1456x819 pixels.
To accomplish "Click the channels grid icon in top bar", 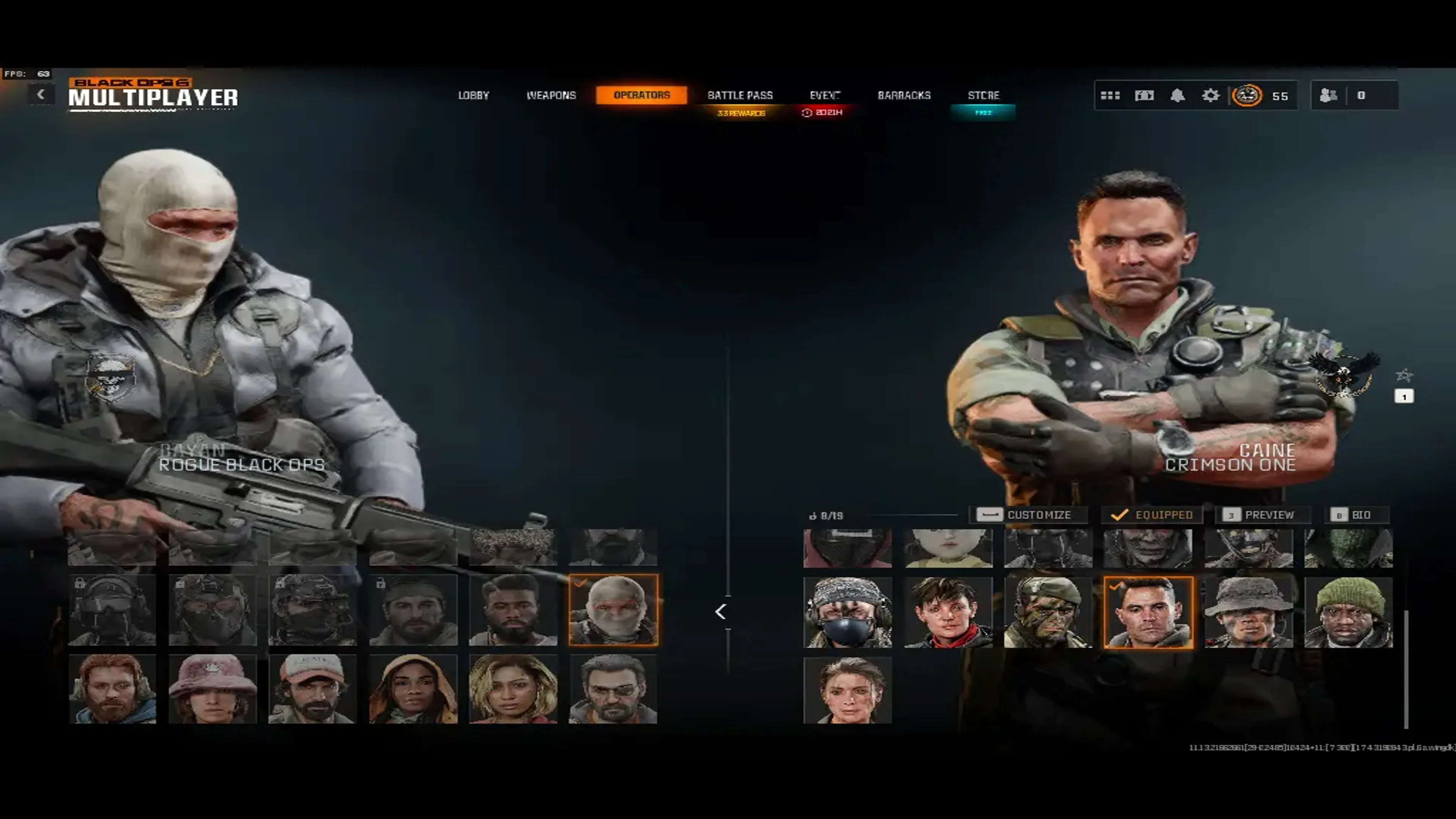I will (1110, 95).
